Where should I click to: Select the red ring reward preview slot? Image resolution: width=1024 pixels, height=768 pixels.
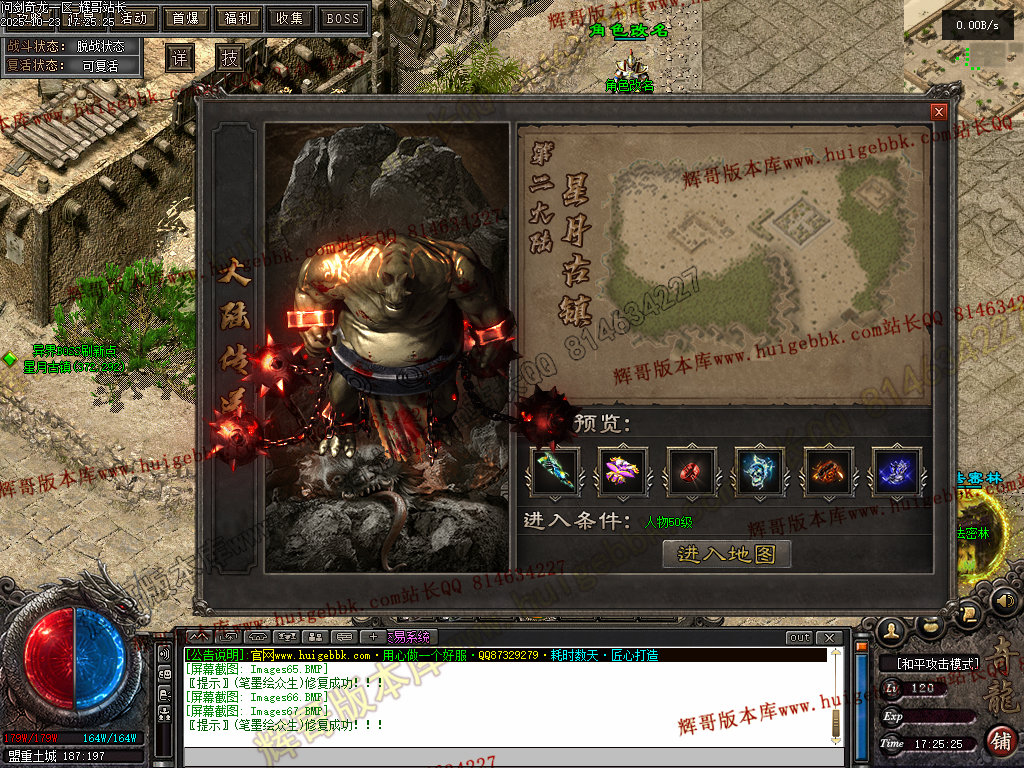tap(692, 471)
